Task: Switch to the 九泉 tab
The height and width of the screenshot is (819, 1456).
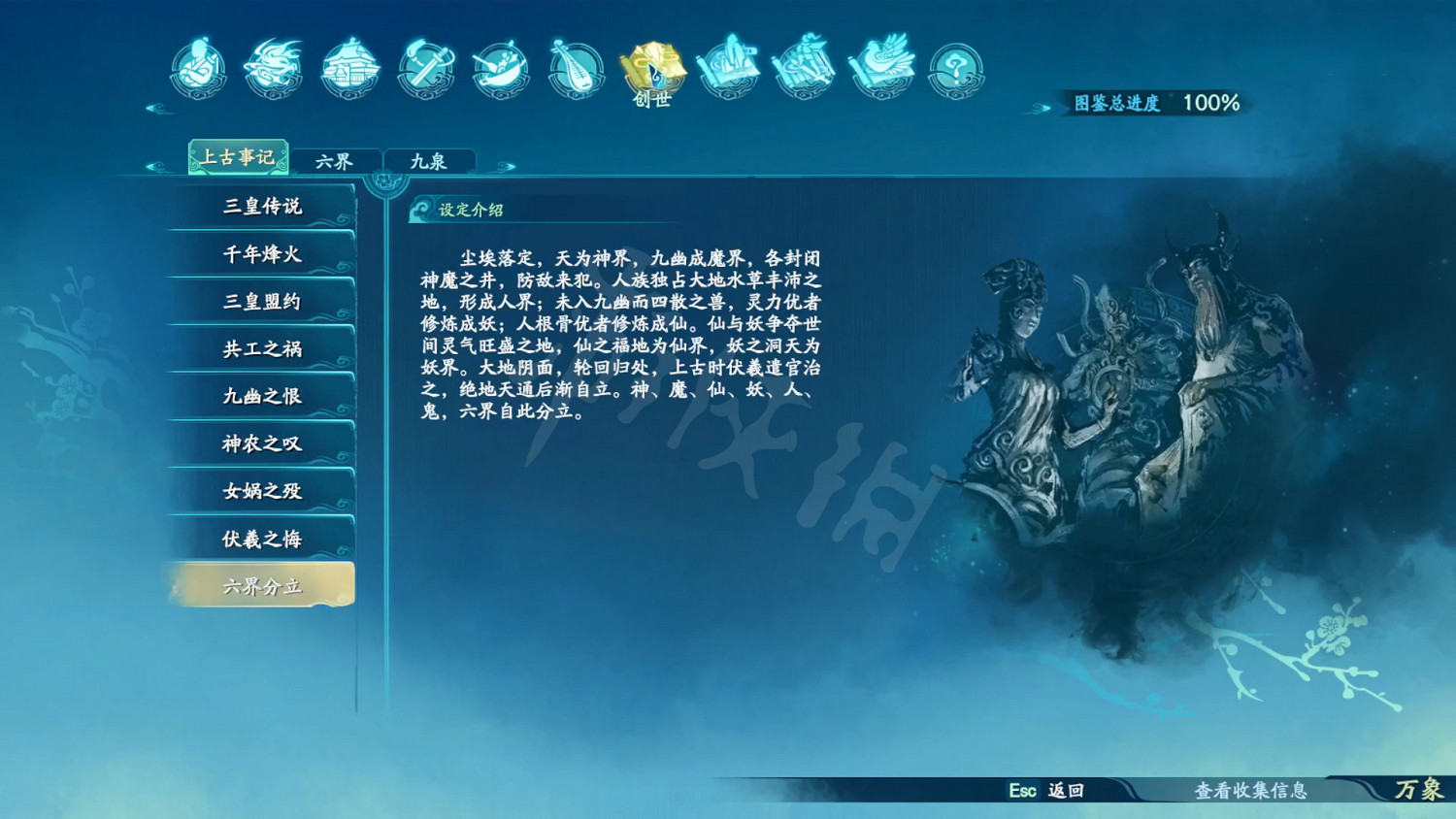Action: tap(430, 161)
